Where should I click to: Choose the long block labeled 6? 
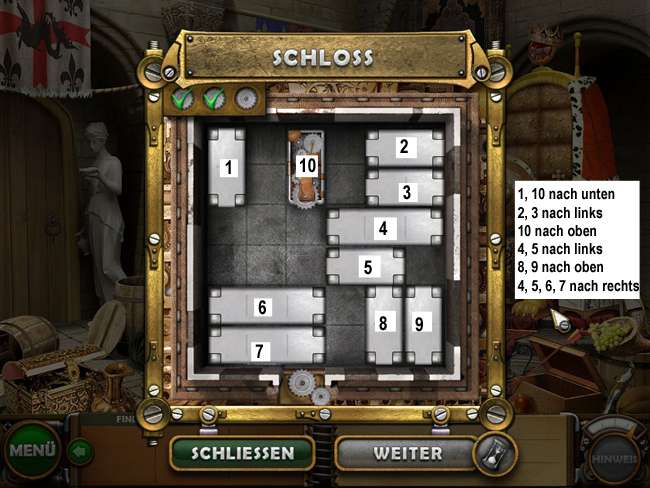tap(264, 307)
